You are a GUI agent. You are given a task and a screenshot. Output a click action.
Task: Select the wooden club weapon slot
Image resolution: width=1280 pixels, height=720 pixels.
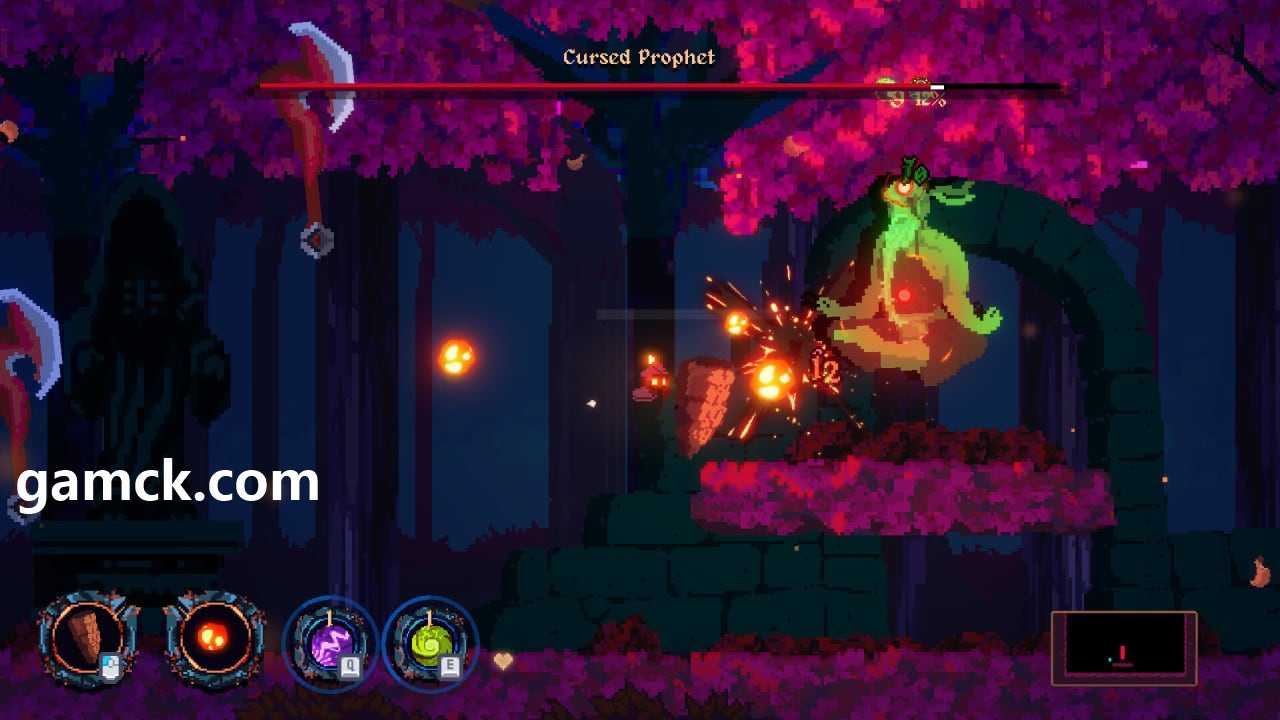tap(88, 638)
